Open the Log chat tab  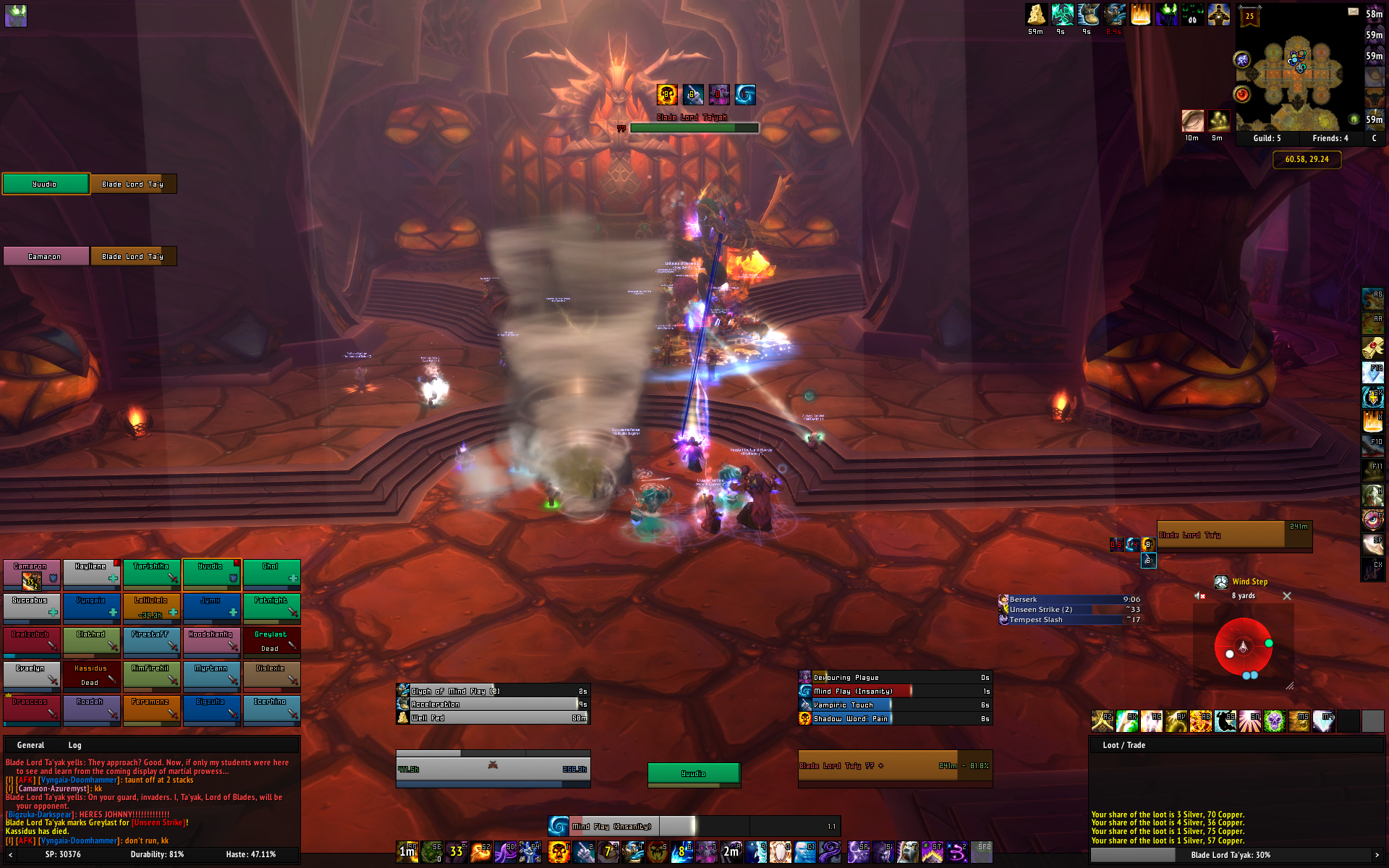tap(75, 745)
